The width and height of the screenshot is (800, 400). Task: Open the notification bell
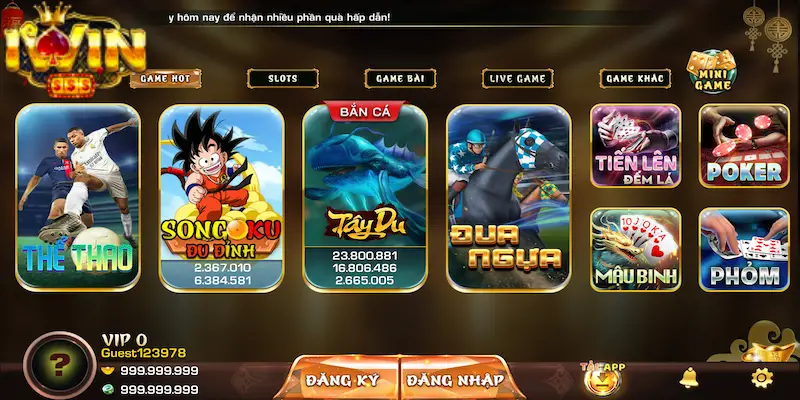pyautogui.click(x=688, y=378)
